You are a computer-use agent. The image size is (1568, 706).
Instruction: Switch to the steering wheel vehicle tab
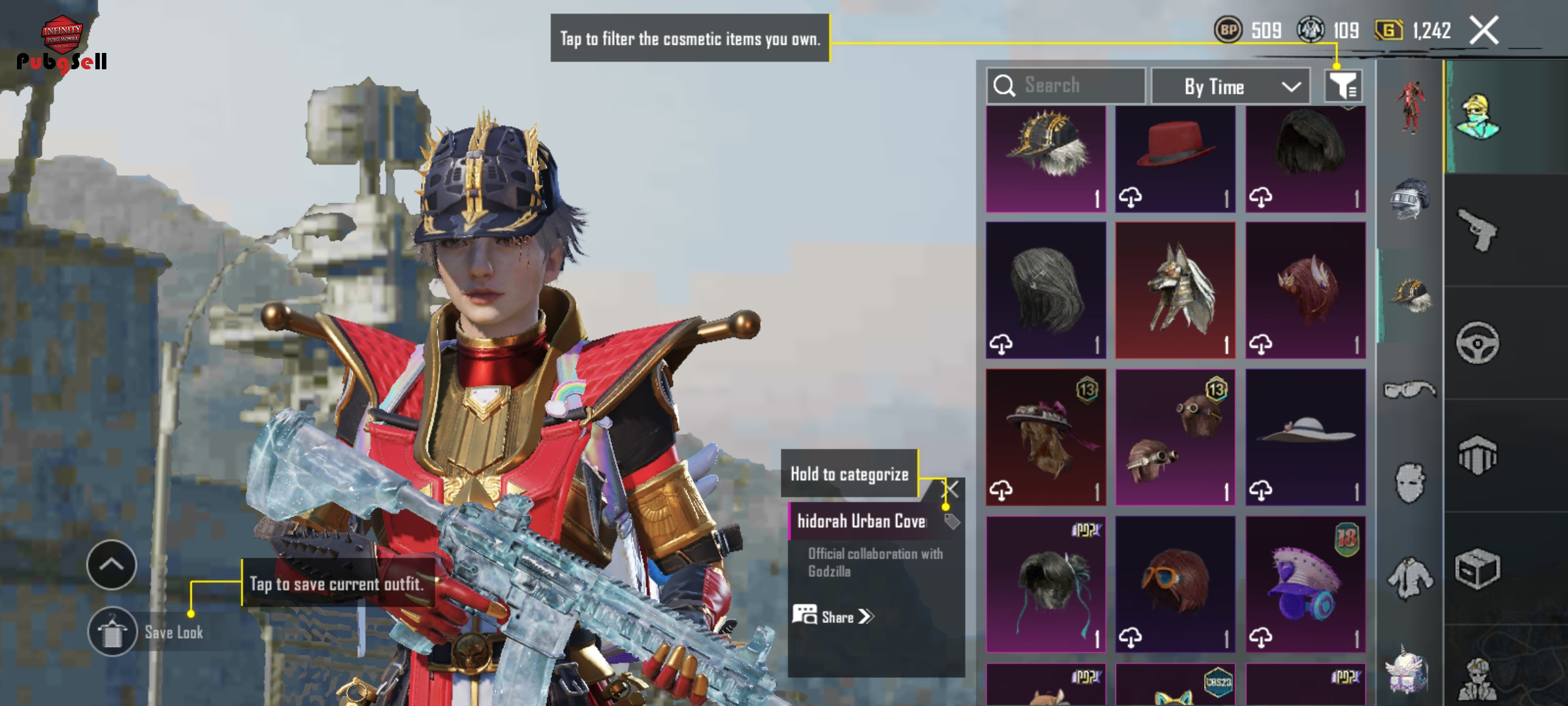click(x=1478, y=343)
